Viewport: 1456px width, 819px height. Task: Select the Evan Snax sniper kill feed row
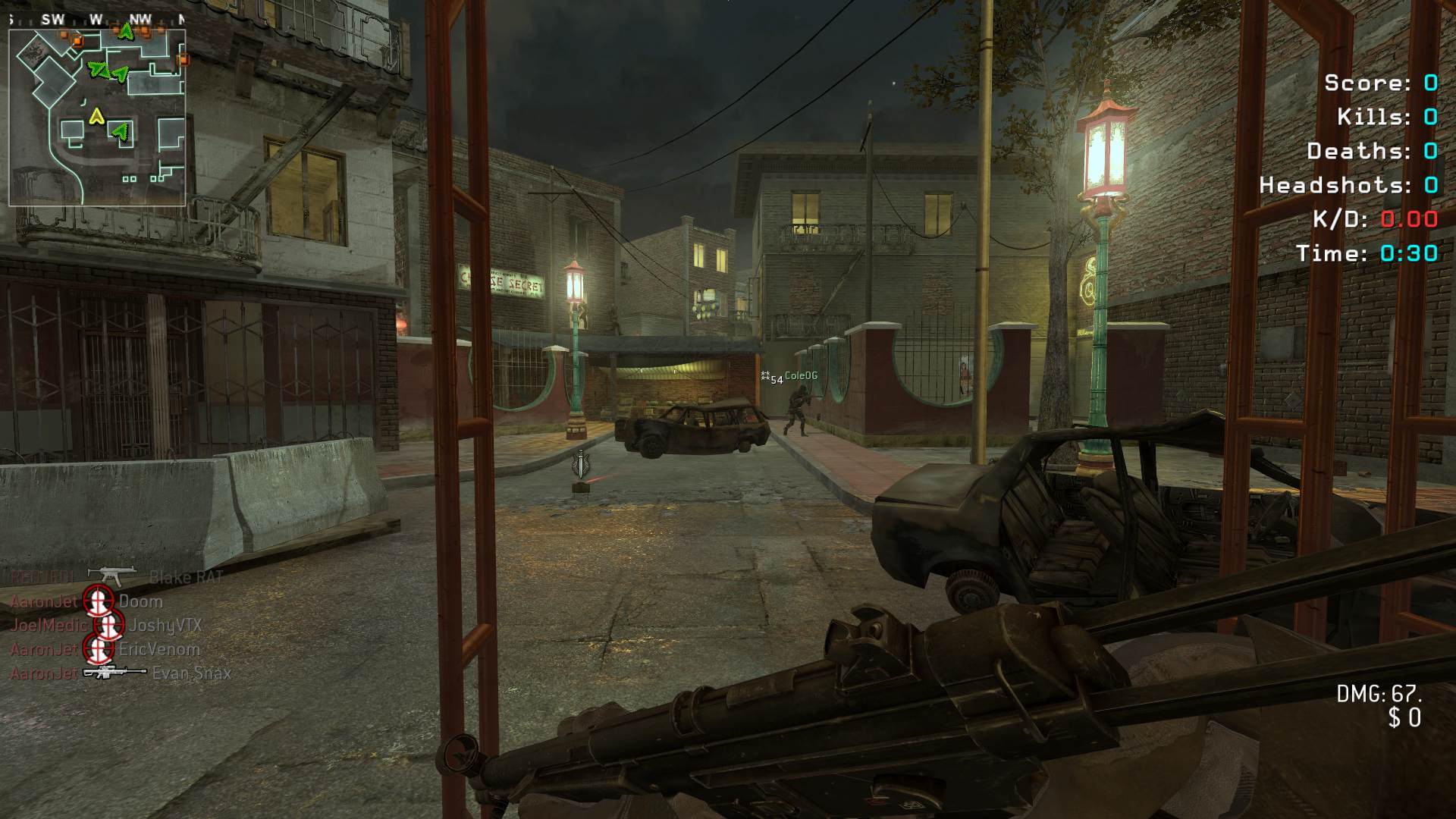tap(120, 673)
